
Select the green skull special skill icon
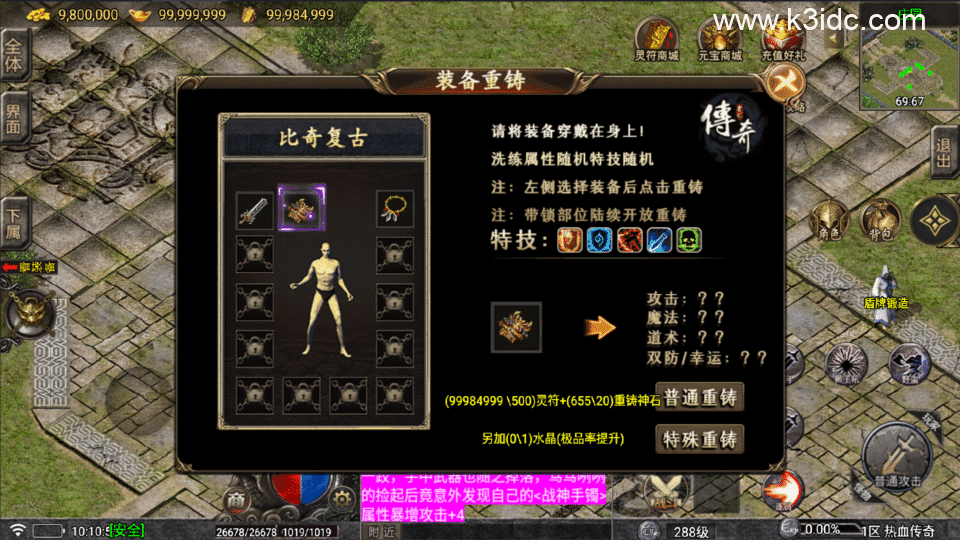coord(689,240)
